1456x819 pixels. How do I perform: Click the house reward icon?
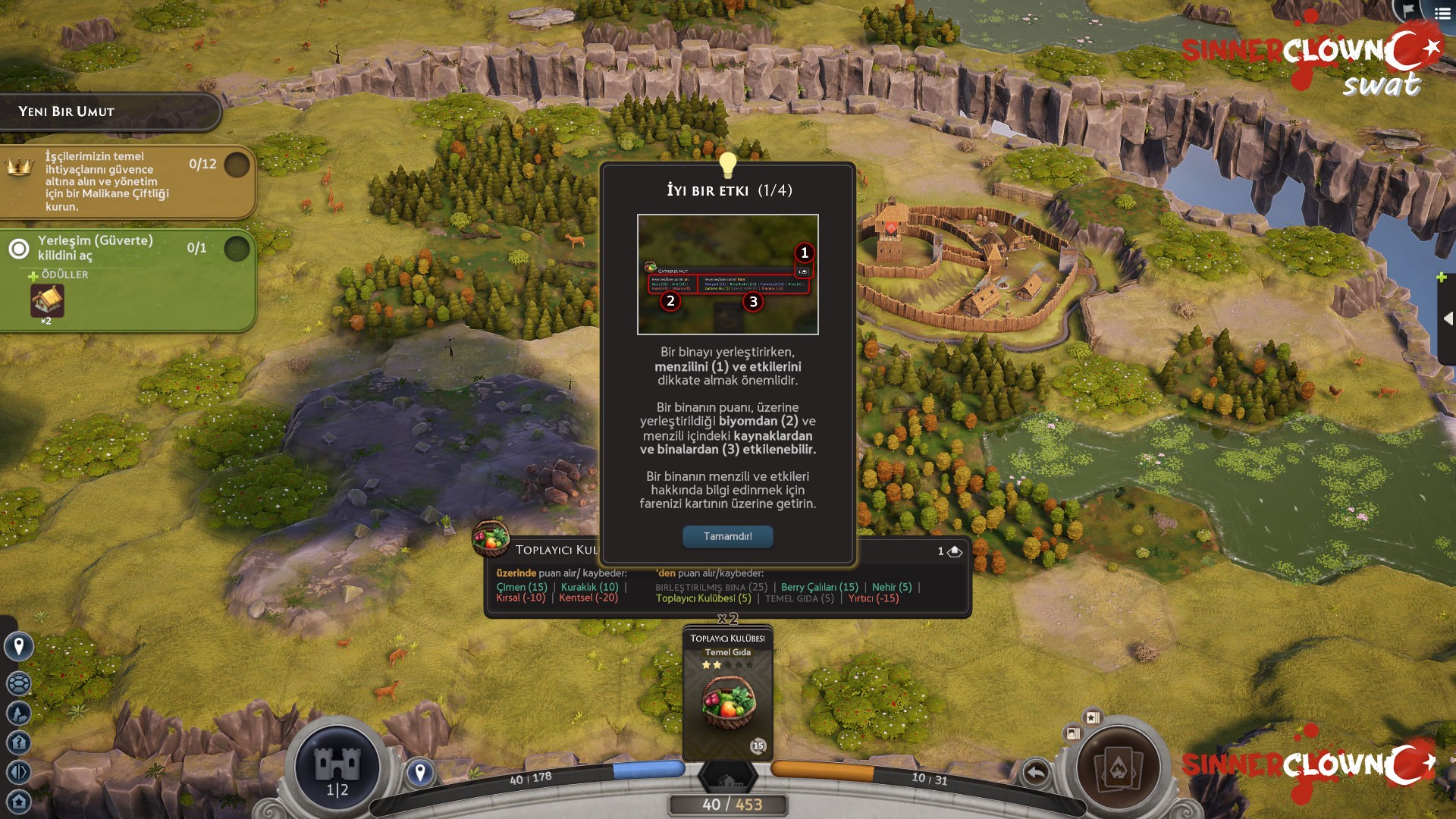pyautogui.click(x=47, y=301)
